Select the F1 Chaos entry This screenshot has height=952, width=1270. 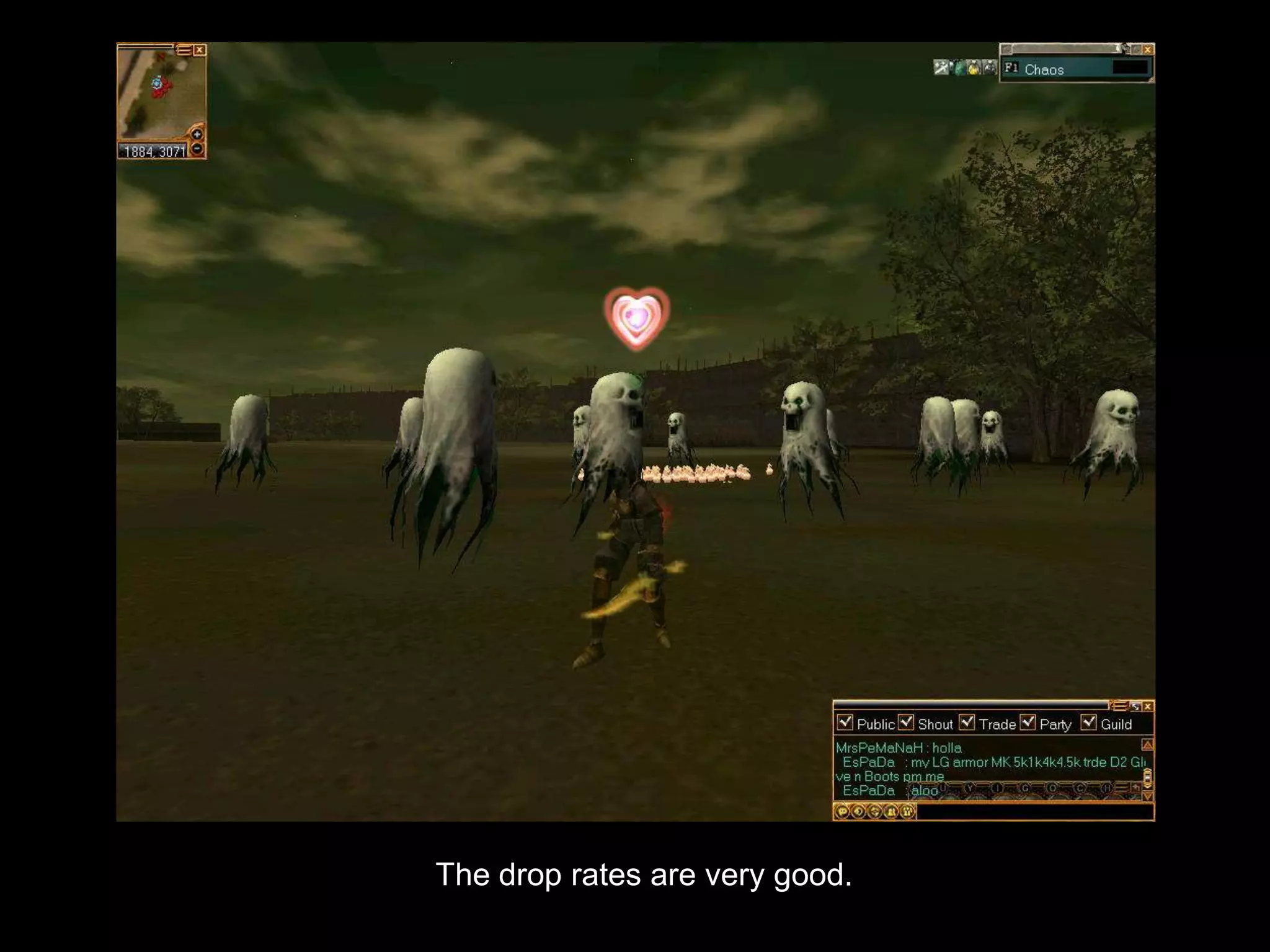tap(1044, 69)
